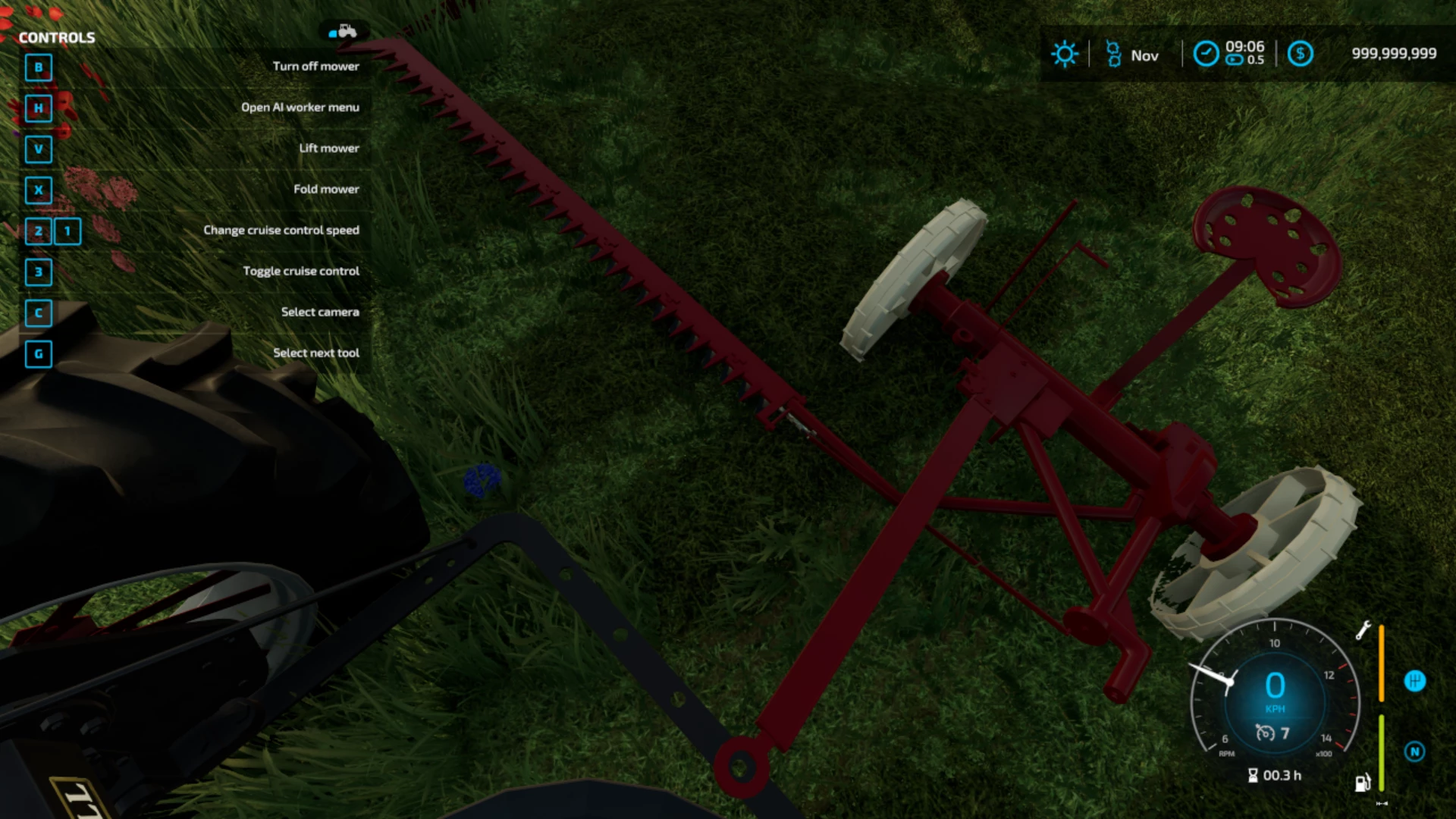
Task: Click the tractor vehicle icon above controls list
Action: pyautogui.click(x=345, y=30)
